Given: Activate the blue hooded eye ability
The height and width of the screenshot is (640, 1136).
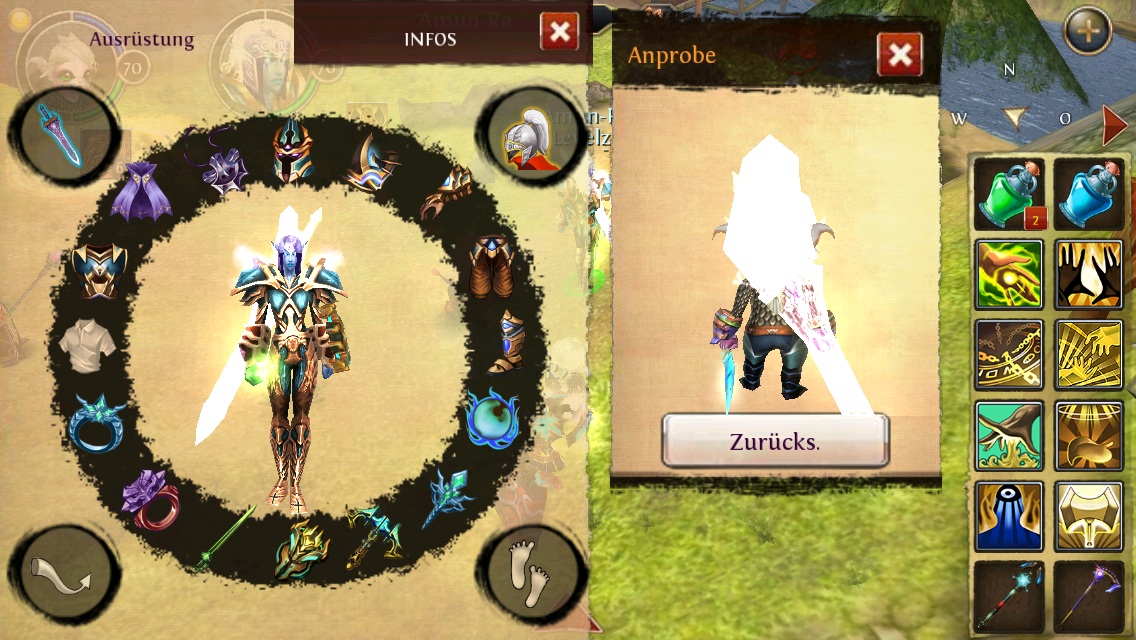Looking at the screenshot, I should (x=1009, y=516).
